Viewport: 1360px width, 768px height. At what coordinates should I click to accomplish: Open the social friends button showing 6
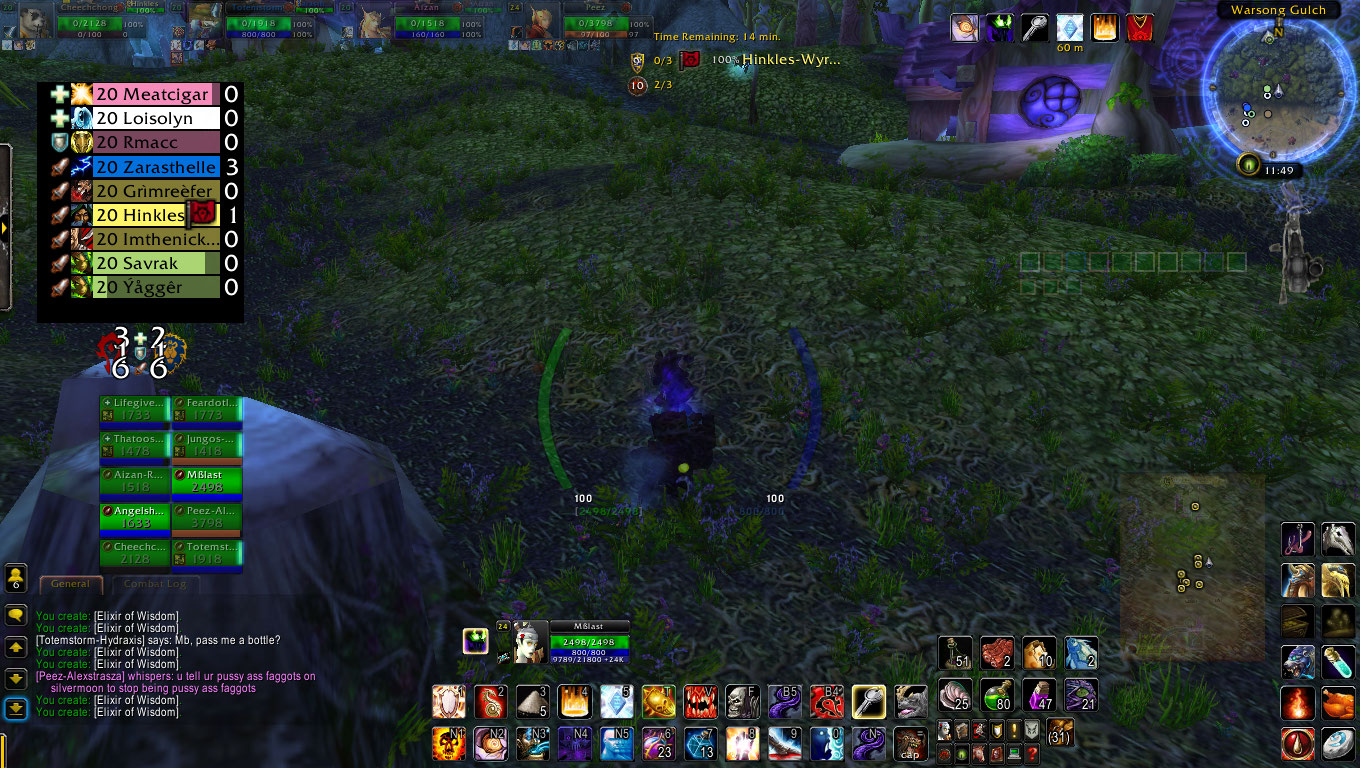(15, 577)
